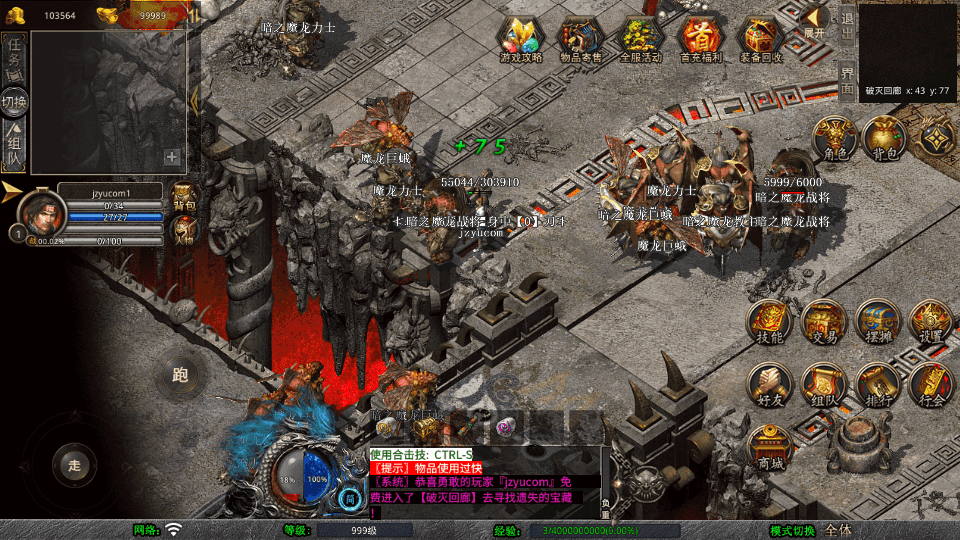Open the 排行 rankings button
Image resolution: width=960 pixels, height=540 pixels.
tap(878, 386)
